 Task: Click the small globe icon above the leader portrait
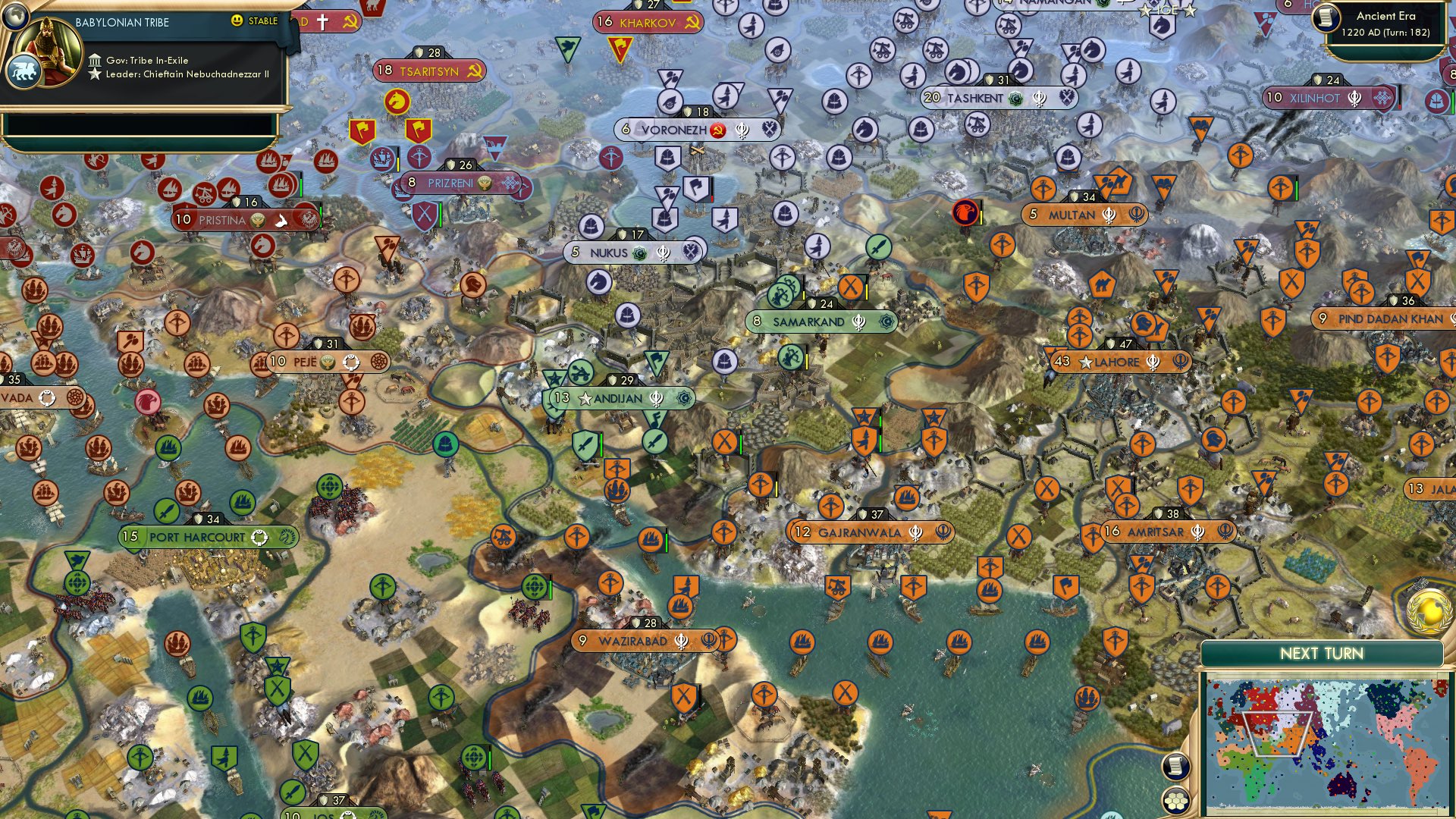pos(16,17)
